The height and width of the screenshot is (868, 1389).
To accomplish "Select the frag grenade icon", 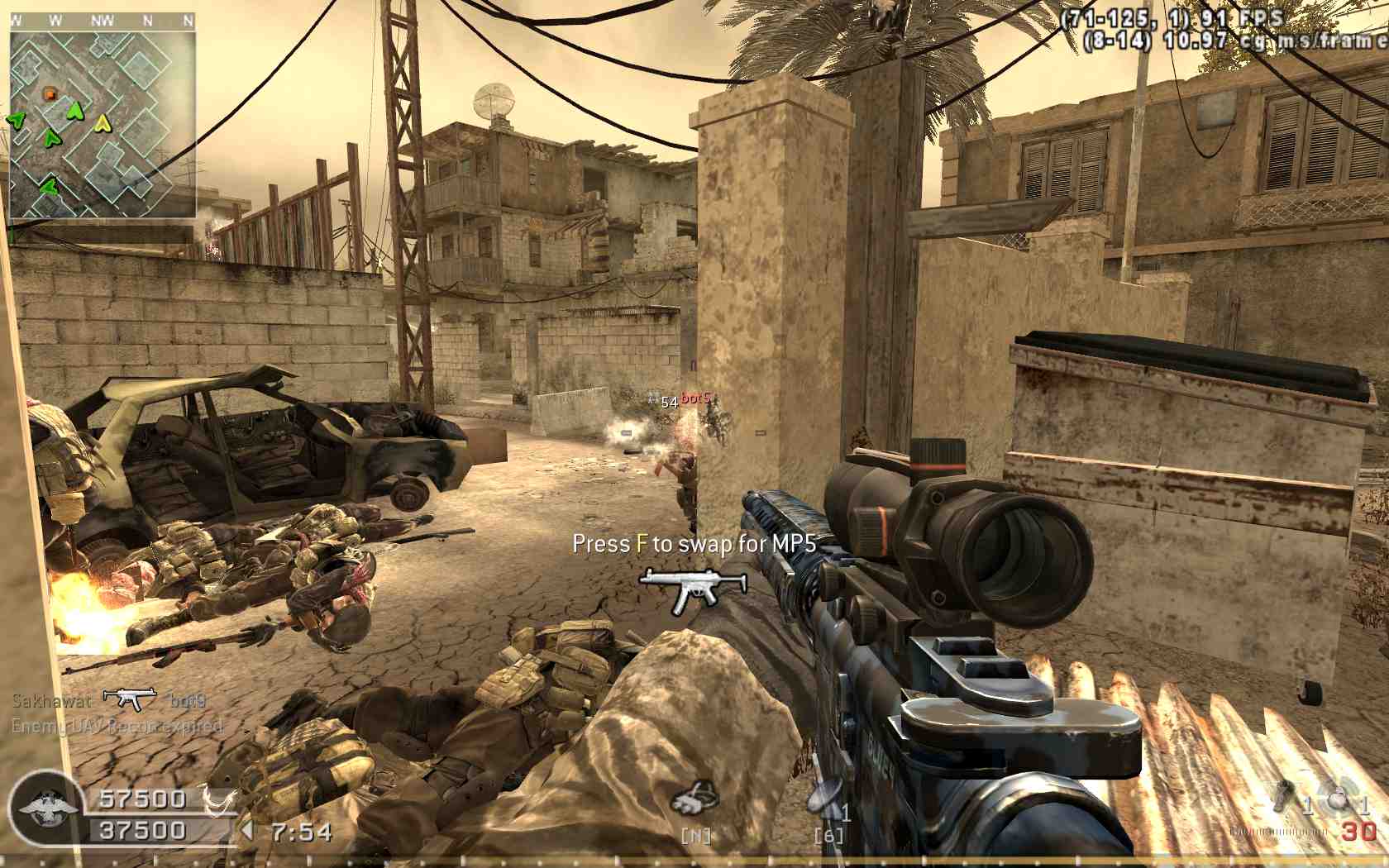I will tap(1337, 796).
